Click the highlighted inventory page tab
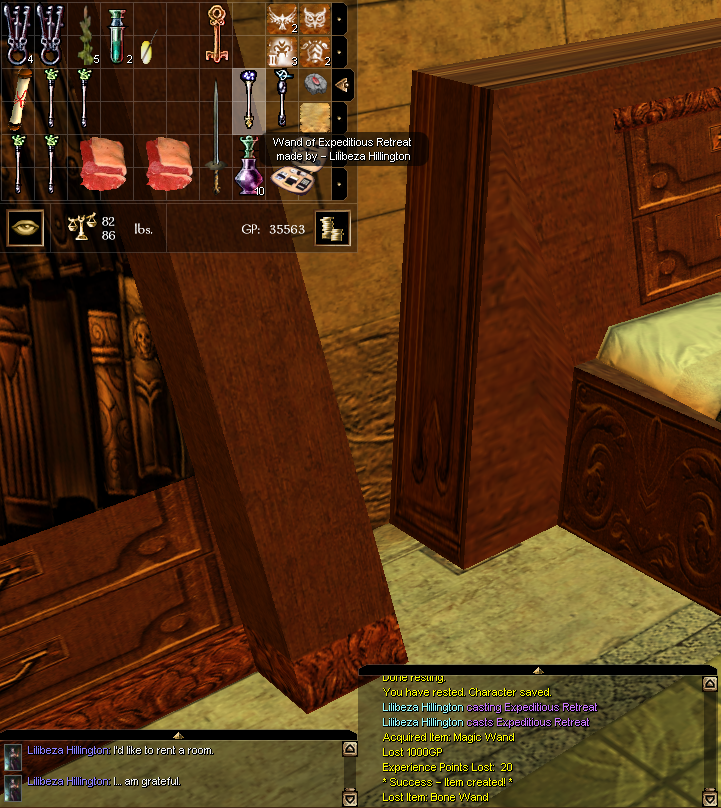Viewport: 721px width, 808px height. [x=341, y=84]
